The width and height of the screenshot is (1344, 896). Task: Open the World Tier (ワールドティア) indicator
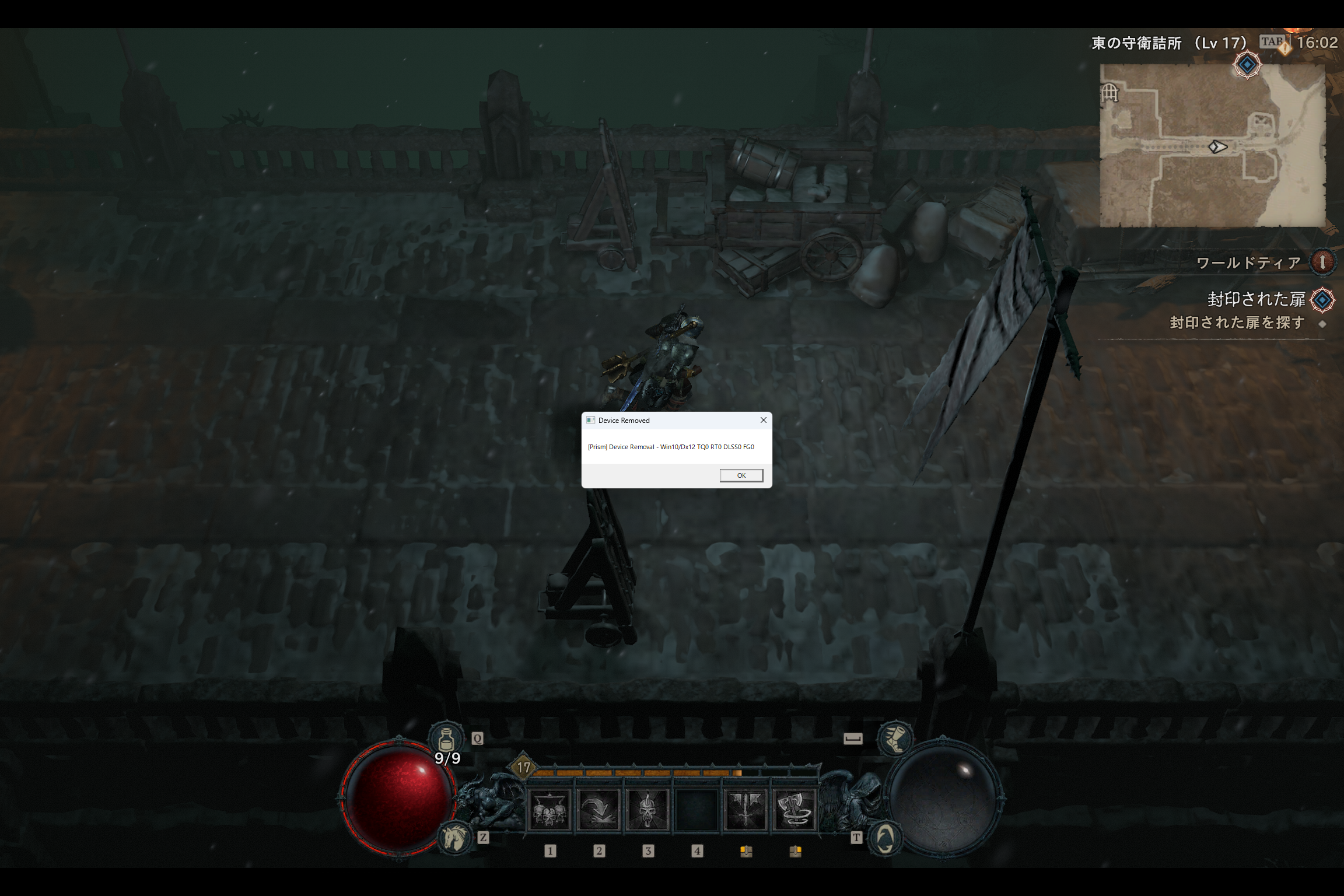pyautogui.click(x=1324, y=263)
